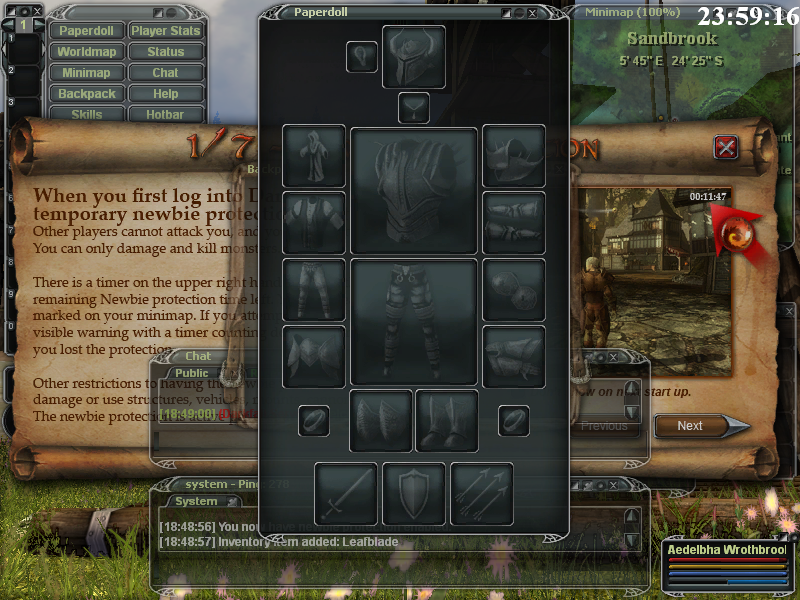Go to Next tutorial page
Viewport: 800px width, 600px height.
coord(692,425)
